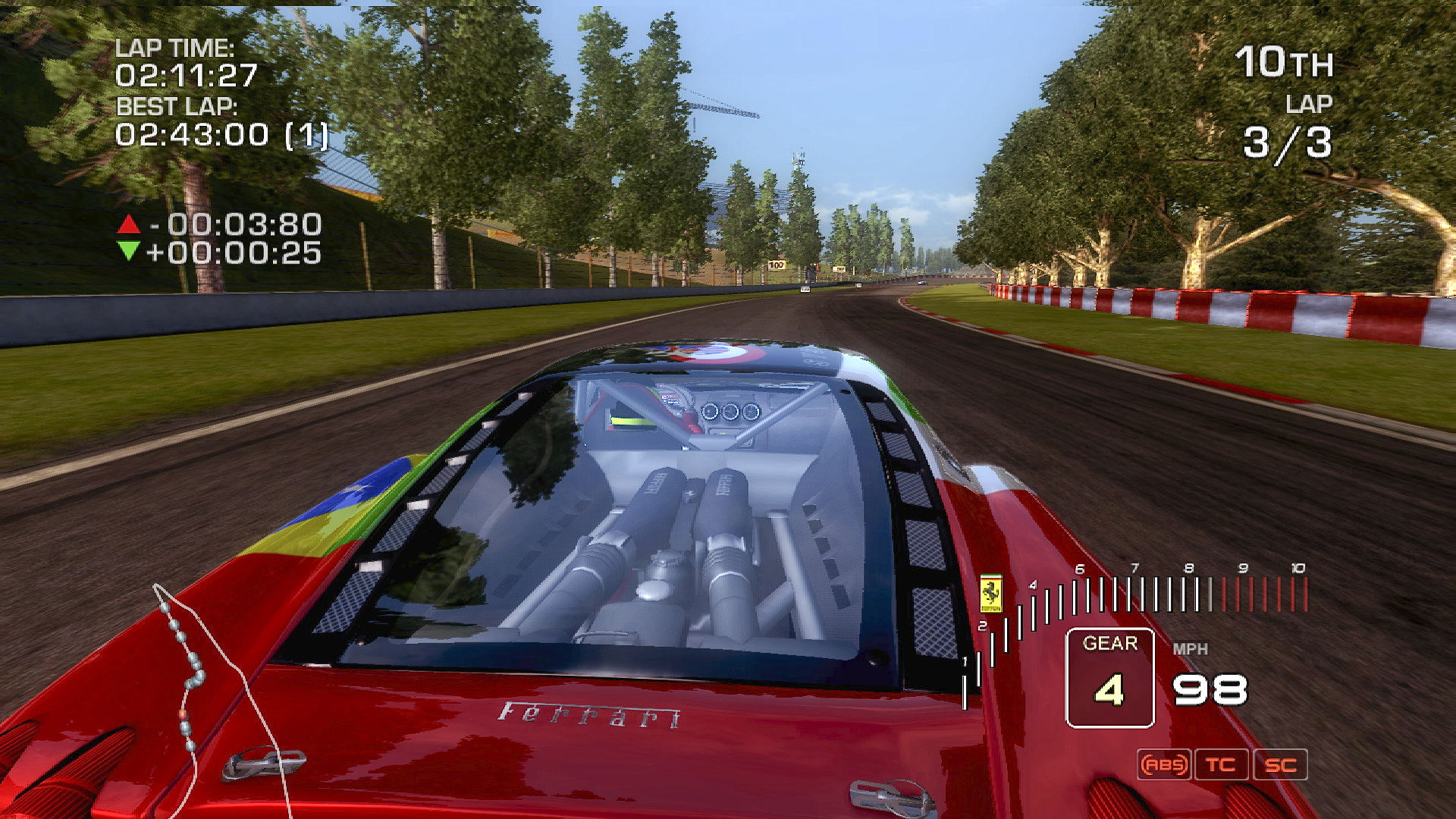The image size is (1456, 819).
Task: Select the TC traction control indicator
Action: click(1221, 764)
